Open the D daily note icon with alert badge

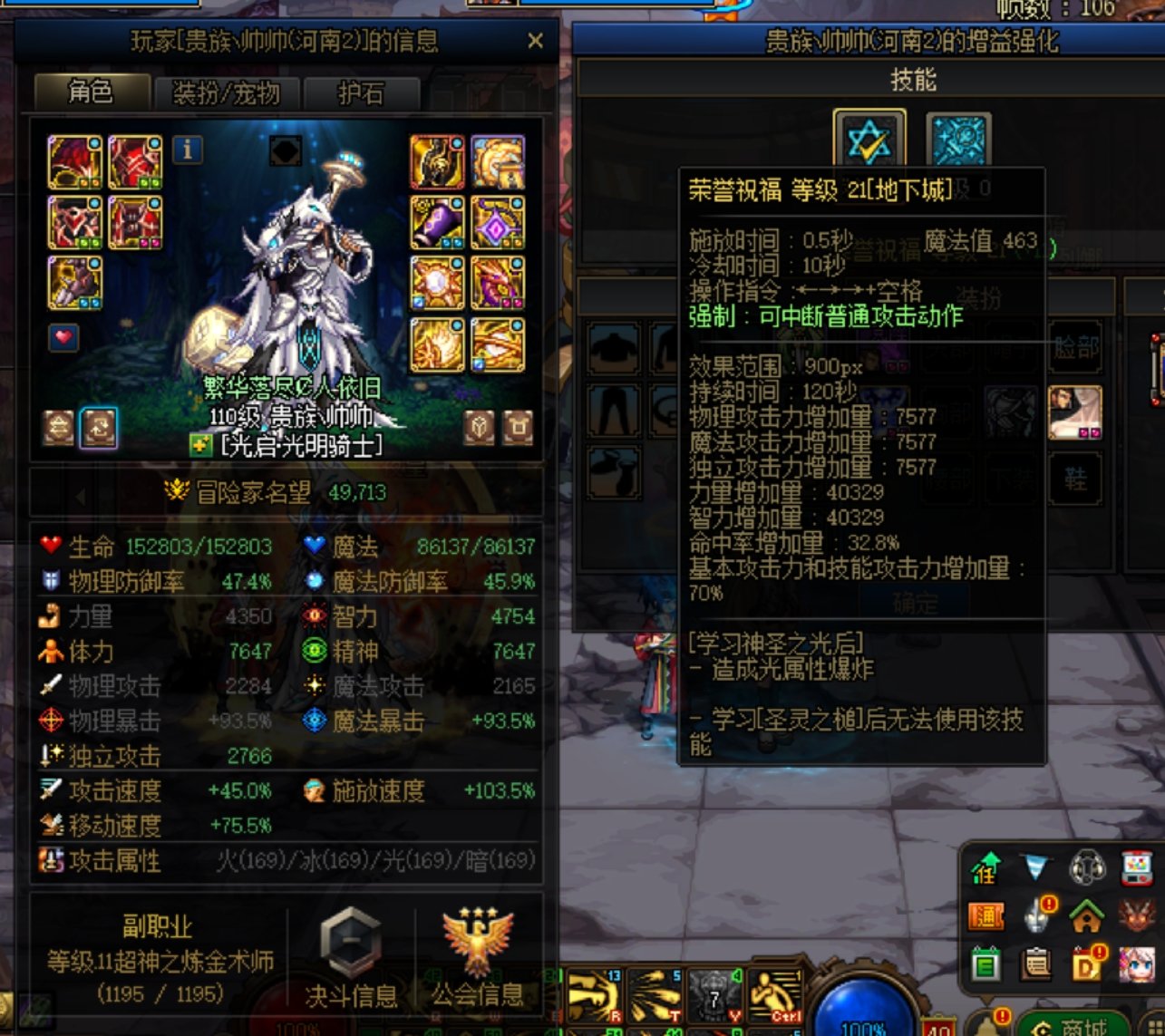coord(1086,964)
